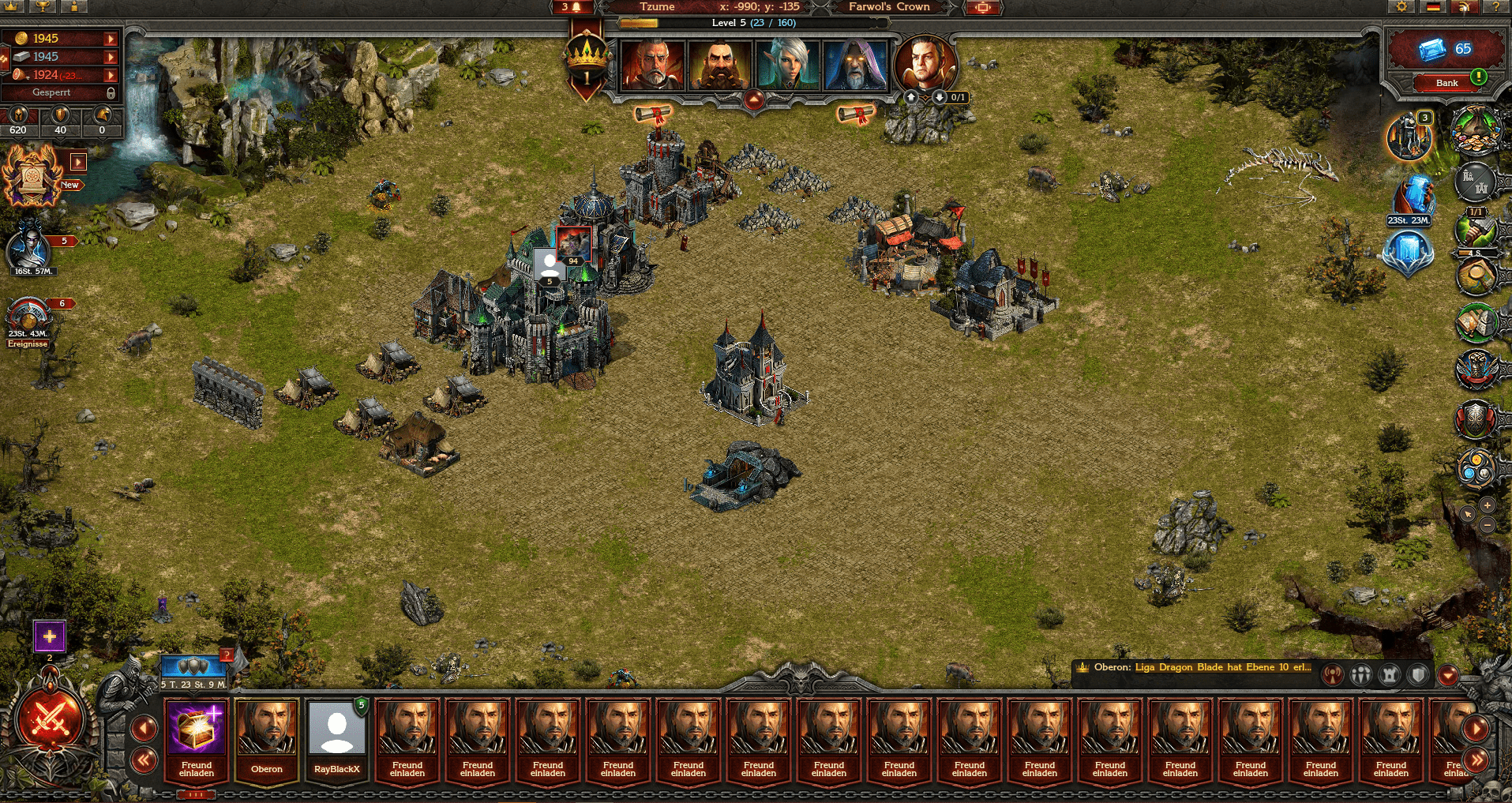Click the Level 5 experience progress bar

click(756, 23)
